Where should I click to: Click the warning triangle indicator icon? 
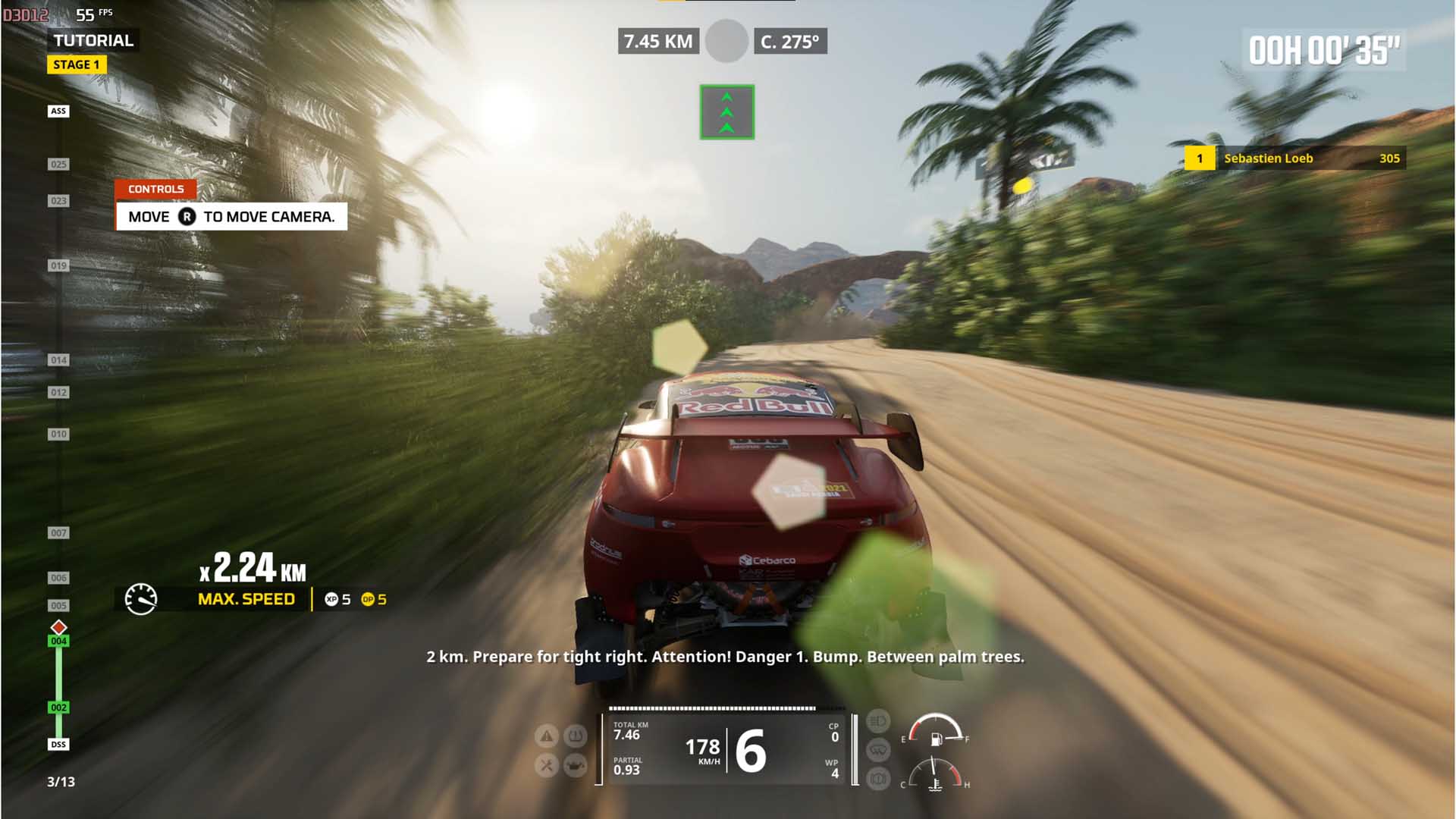(x=547, y=735)
